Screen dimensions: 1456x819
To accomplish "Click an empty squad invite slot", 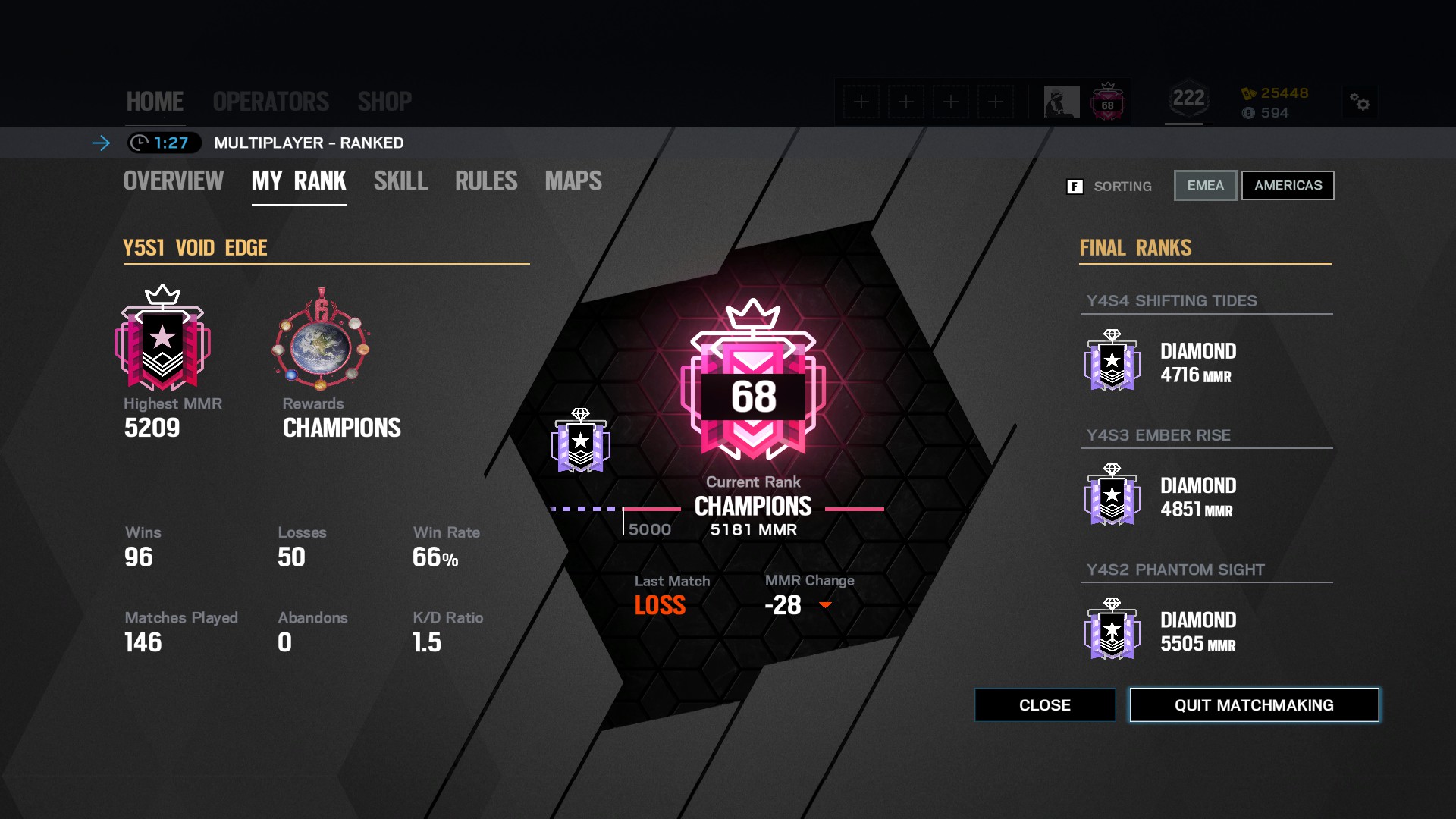I will [861, 101].
